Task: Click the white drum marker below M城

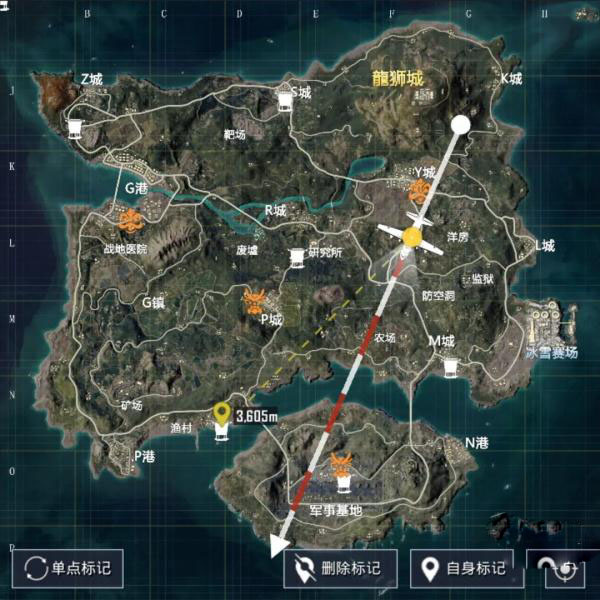Action: click(451, 368)
